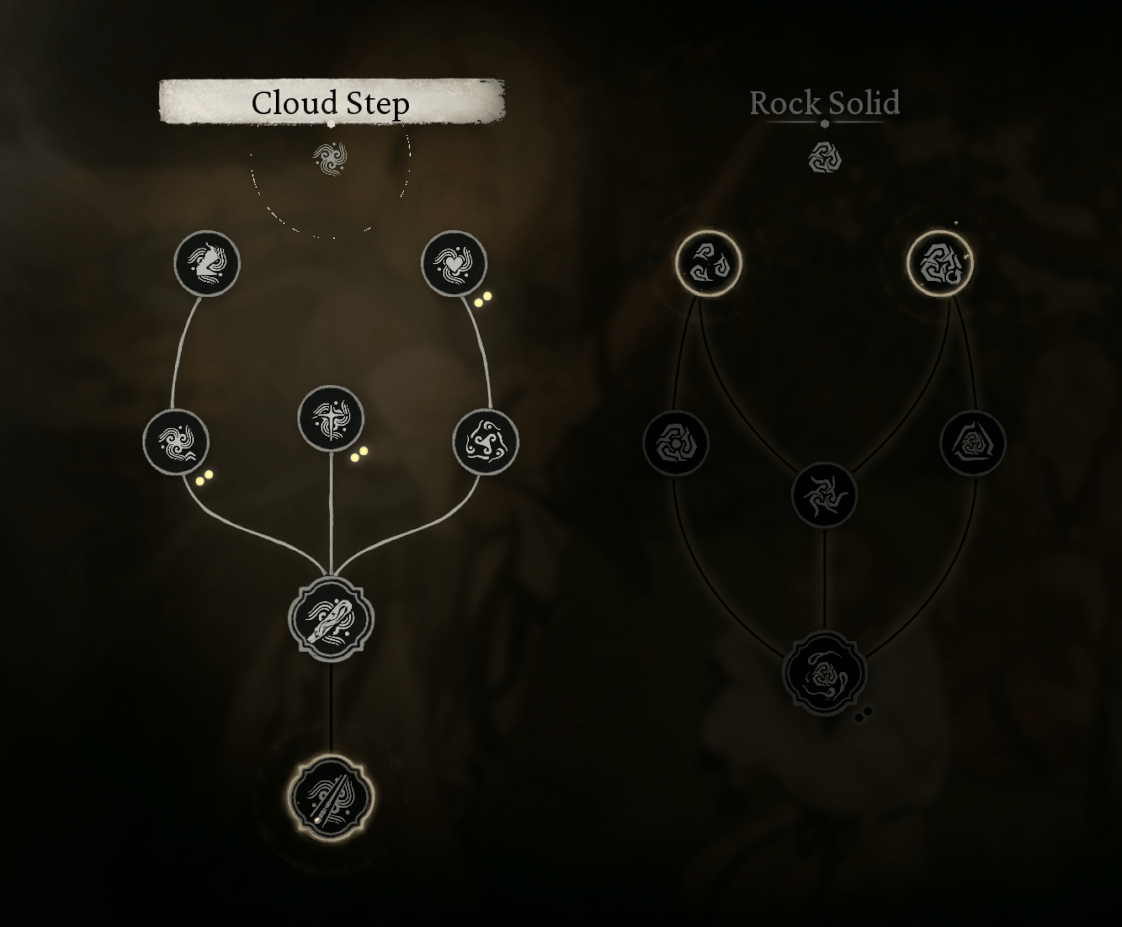Click the knot emblem below the Rock Solid title
This screenshot has height=927, width=1122.
tap(824, 157)
